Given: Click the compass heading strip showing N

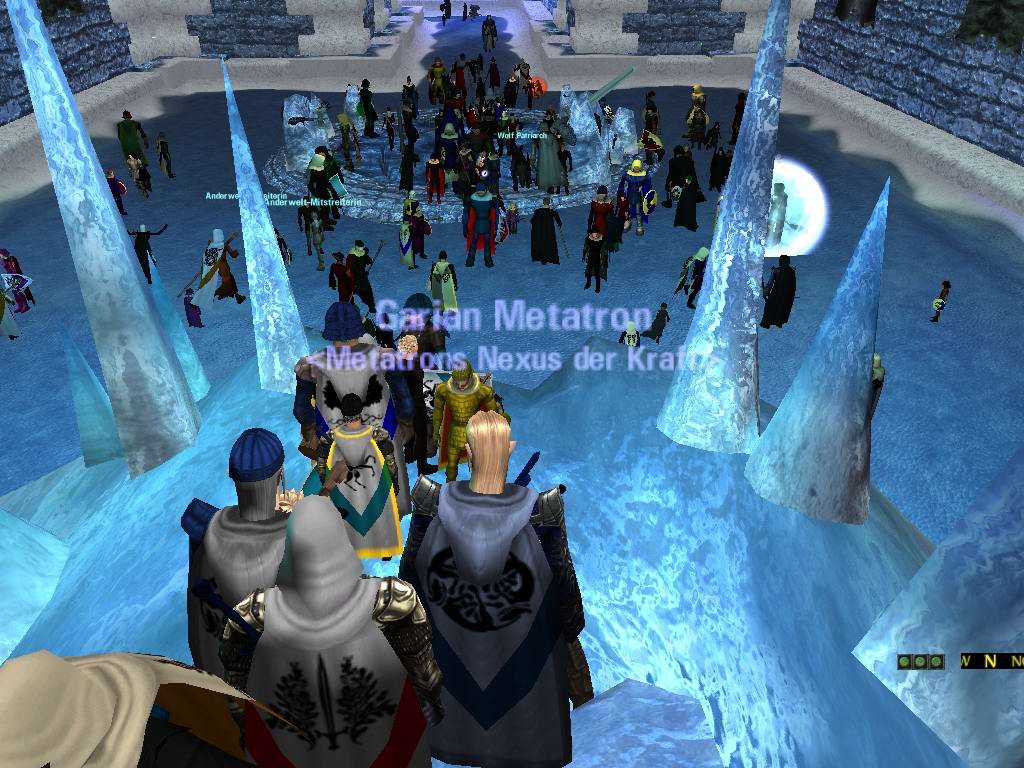Looking at the screenshot, I should point(990,661).
